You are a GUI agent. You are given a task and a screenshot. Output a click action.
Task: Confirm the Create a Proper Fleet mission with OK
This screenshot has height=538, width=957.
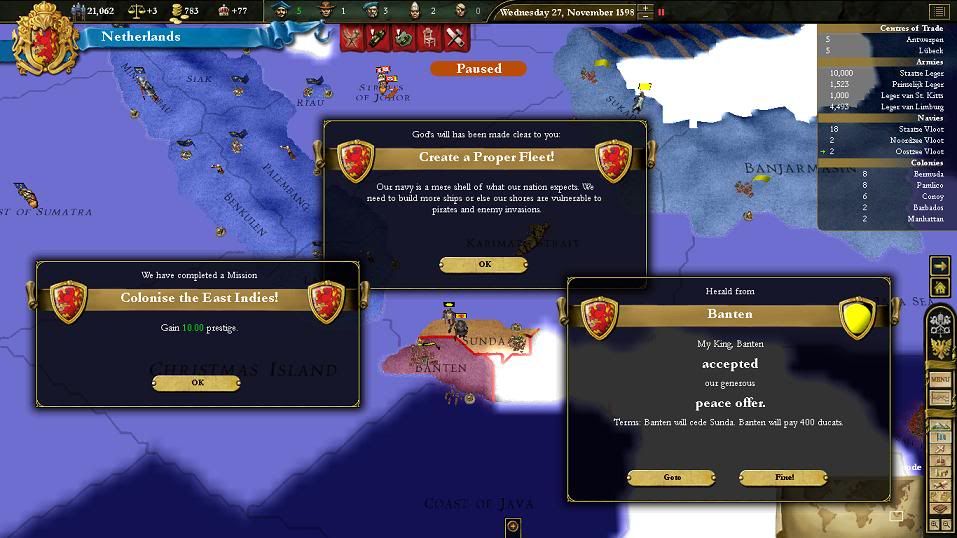(x=484, y=265)
